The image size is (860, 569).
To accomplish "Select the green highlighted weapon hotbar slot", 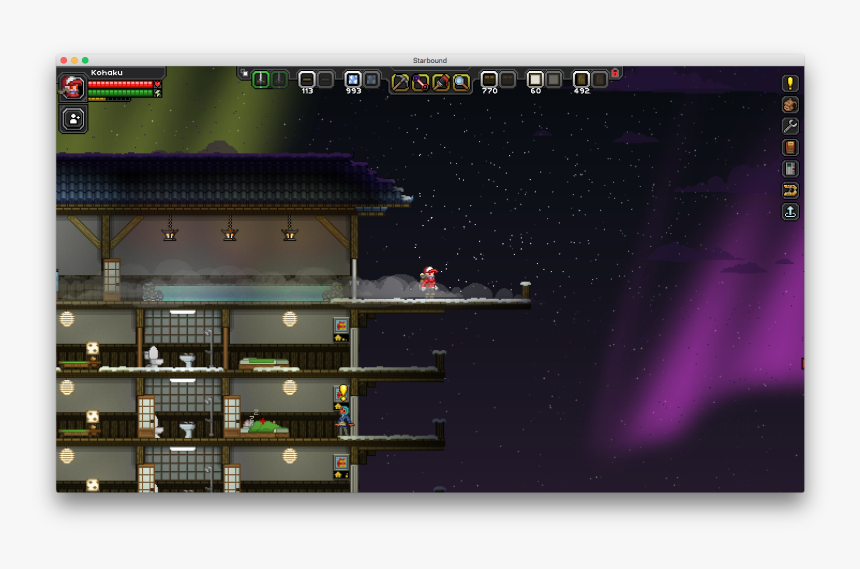I will 261,79.
